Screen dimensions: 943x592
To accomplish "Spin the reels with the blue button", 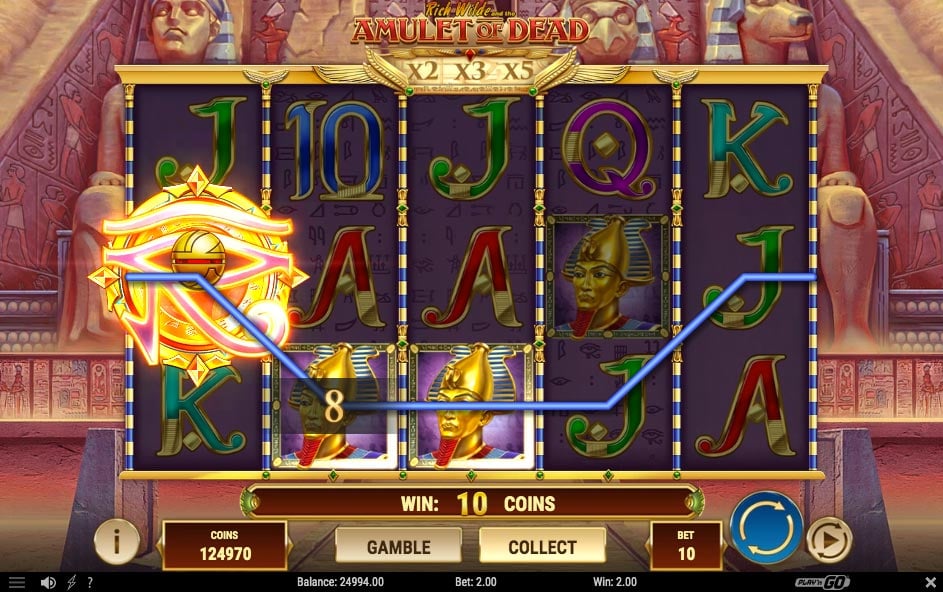I will pos(766,527).
